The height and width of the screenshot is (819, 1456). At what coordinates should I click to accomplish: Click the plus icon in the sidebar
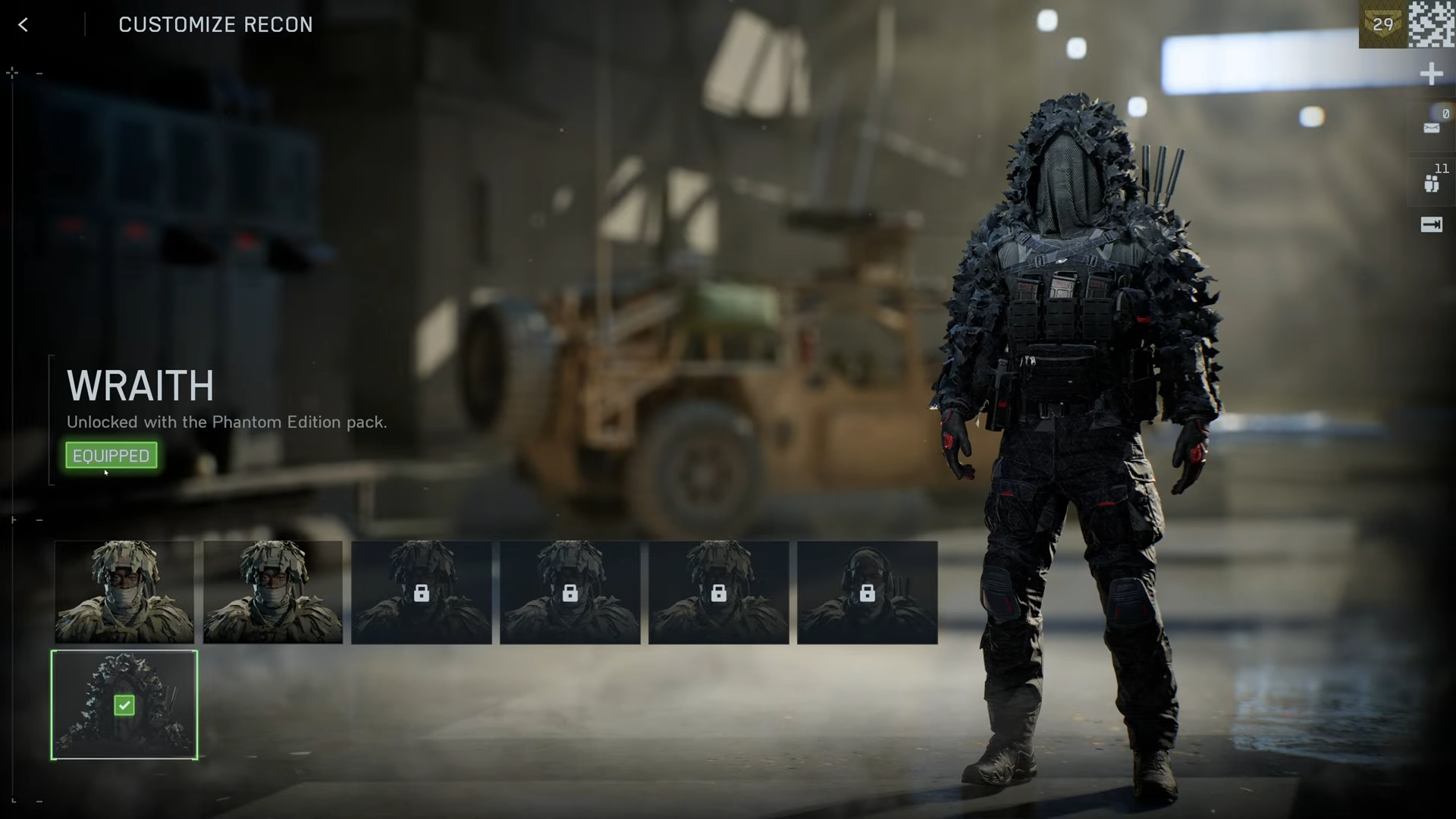tap(1431, 74)
